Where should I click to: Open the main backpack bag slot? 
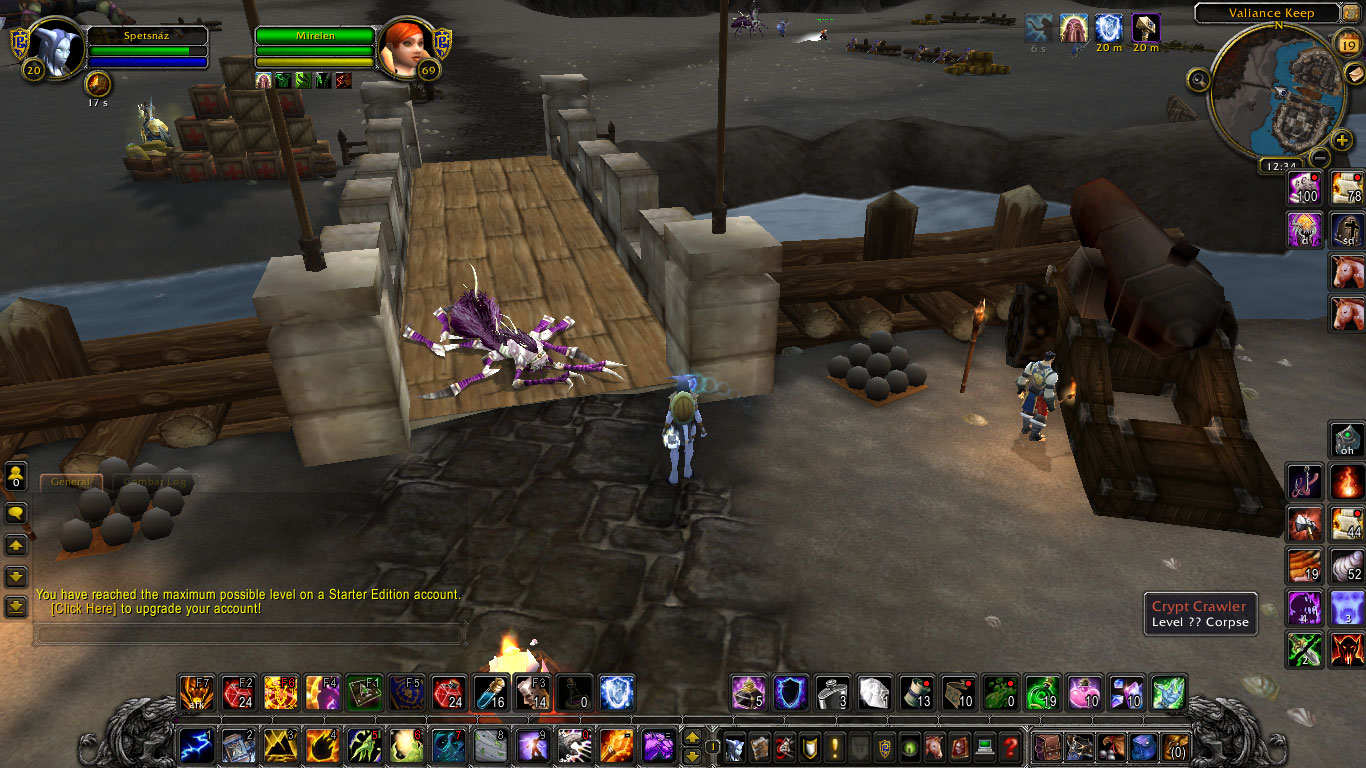pos(1173,747)
